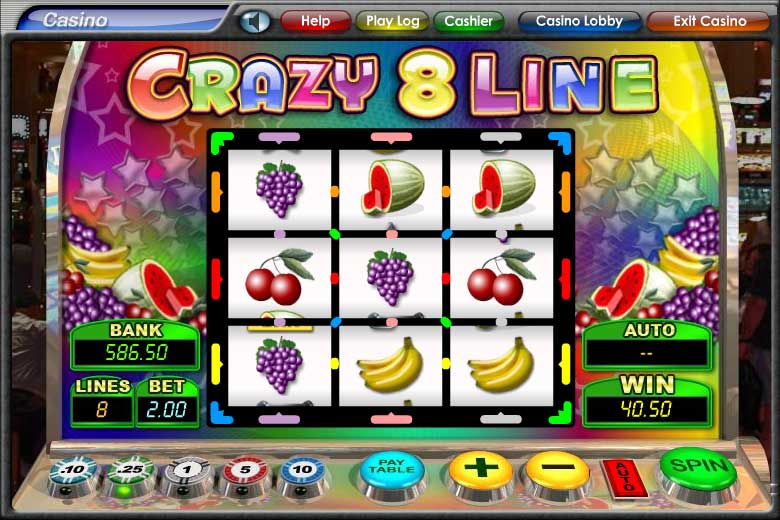The width and height of the screenshot is (780, 520).
Task: Toggle the sound speaker button
Action: click(x=256, y=21)
